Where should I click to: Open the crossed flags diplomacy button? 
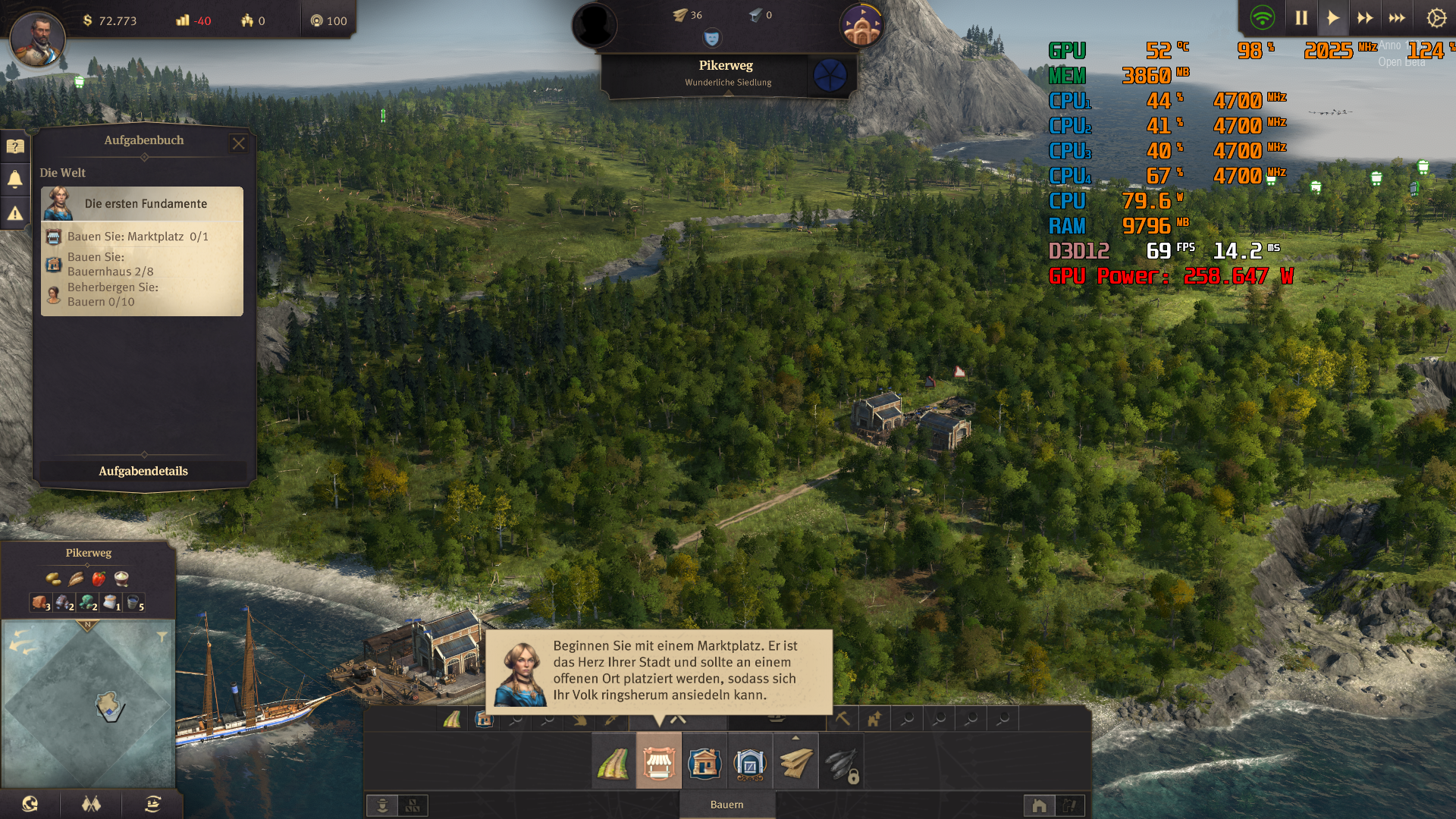click(92, 804)
